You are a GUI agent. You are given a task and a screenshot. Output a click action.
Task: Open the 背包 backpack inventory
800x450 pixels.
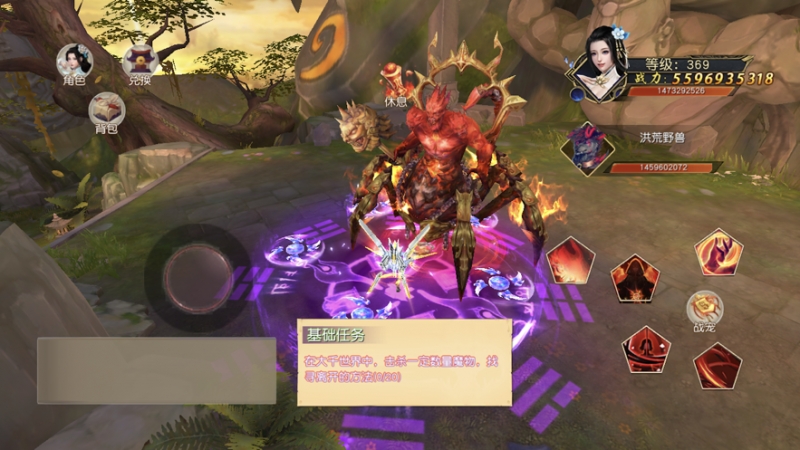tap(106, 110)
